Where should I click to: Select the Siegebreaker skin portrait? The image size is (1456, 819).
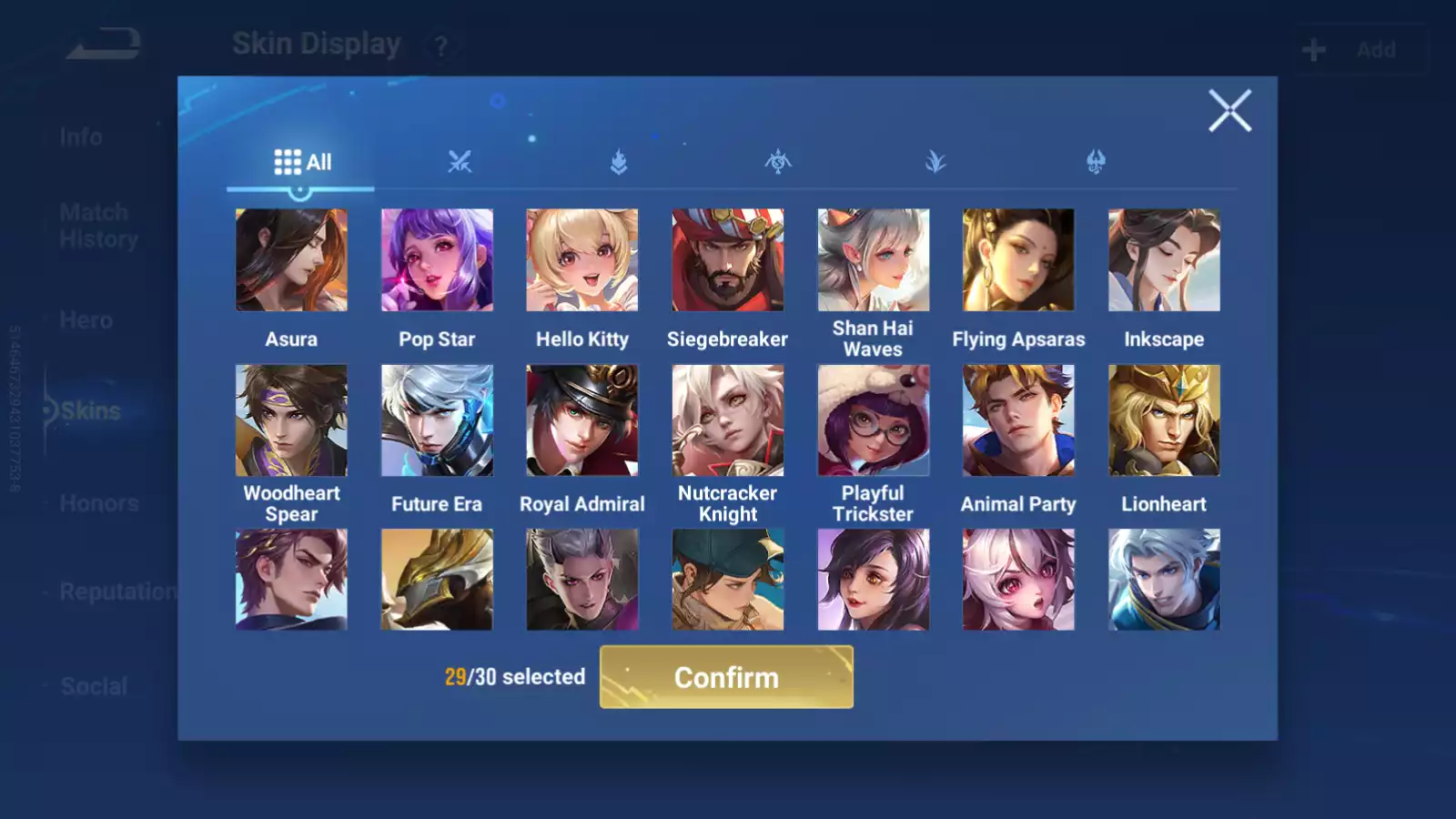click(727, 260)
